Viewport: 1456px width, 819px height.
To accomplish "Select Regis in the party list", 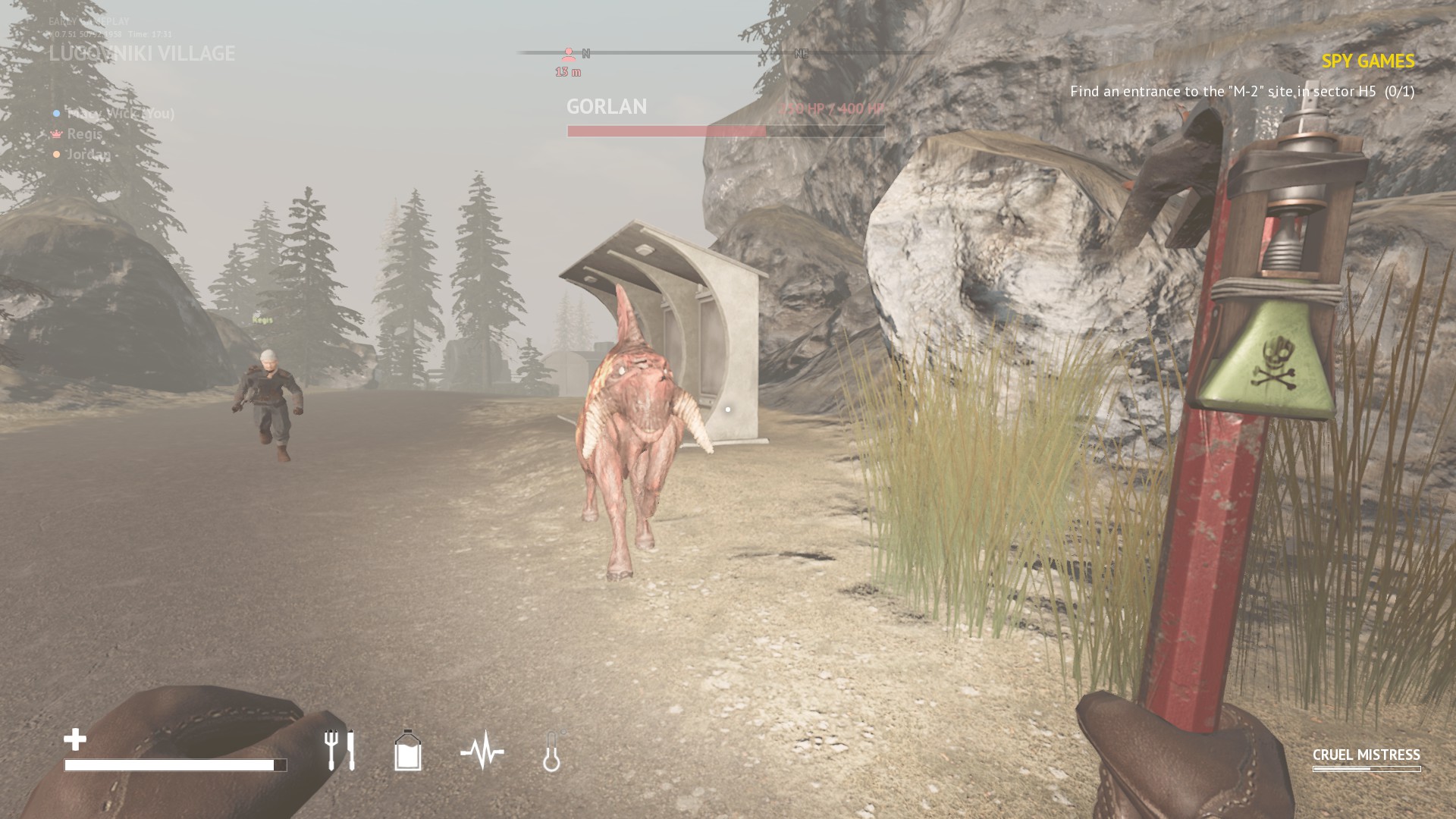I will [84, 134].
